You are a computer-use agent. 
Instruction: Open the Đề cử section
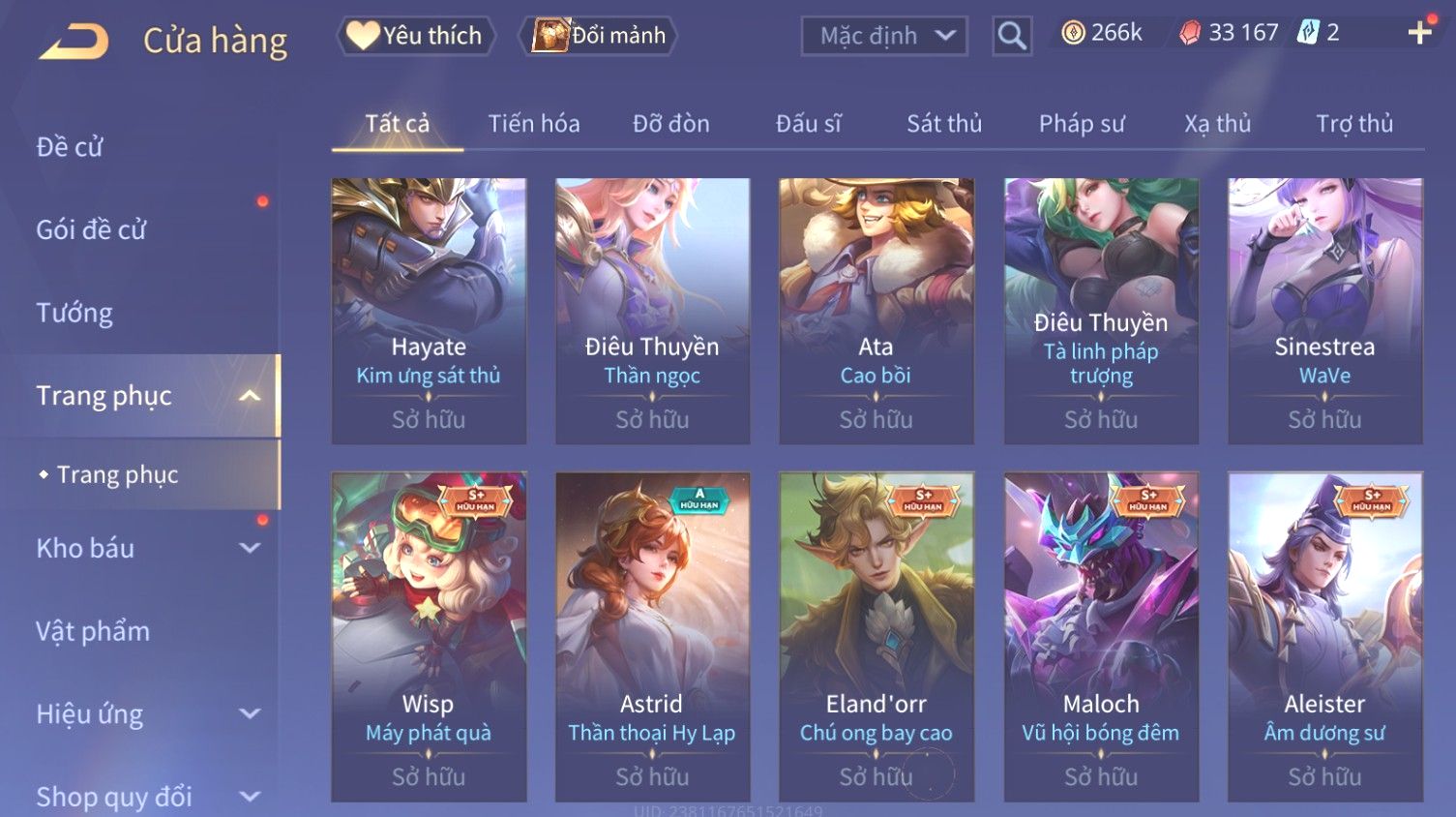[x=70, y=147]
